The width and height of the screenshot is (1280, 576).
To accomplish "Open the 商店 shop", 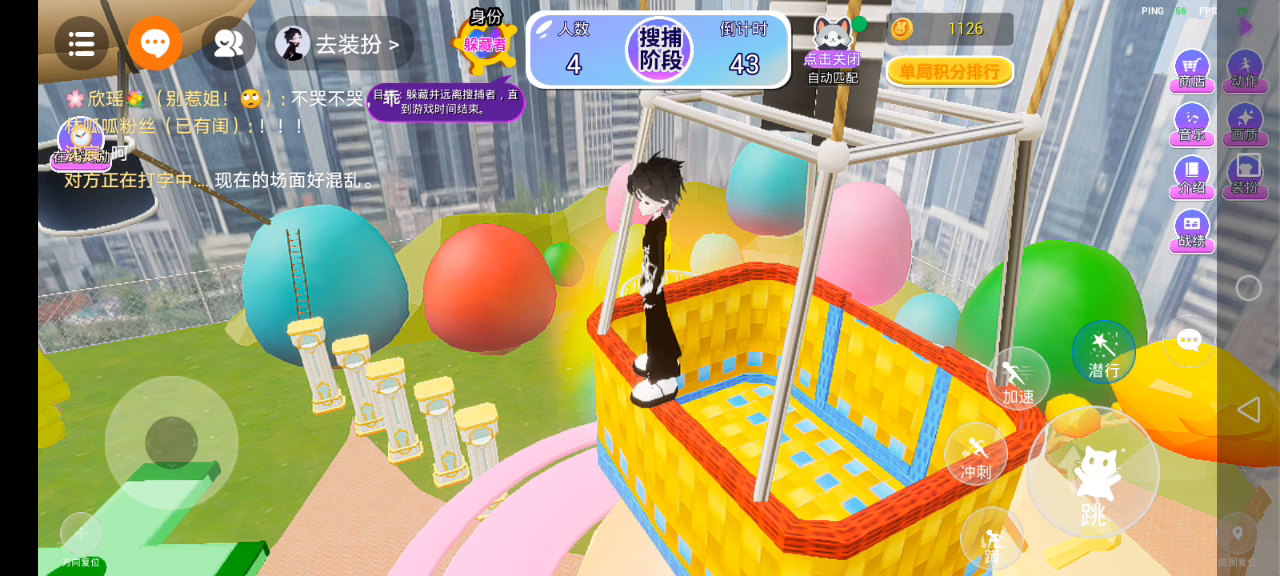I will click(x=1191, y=70).
